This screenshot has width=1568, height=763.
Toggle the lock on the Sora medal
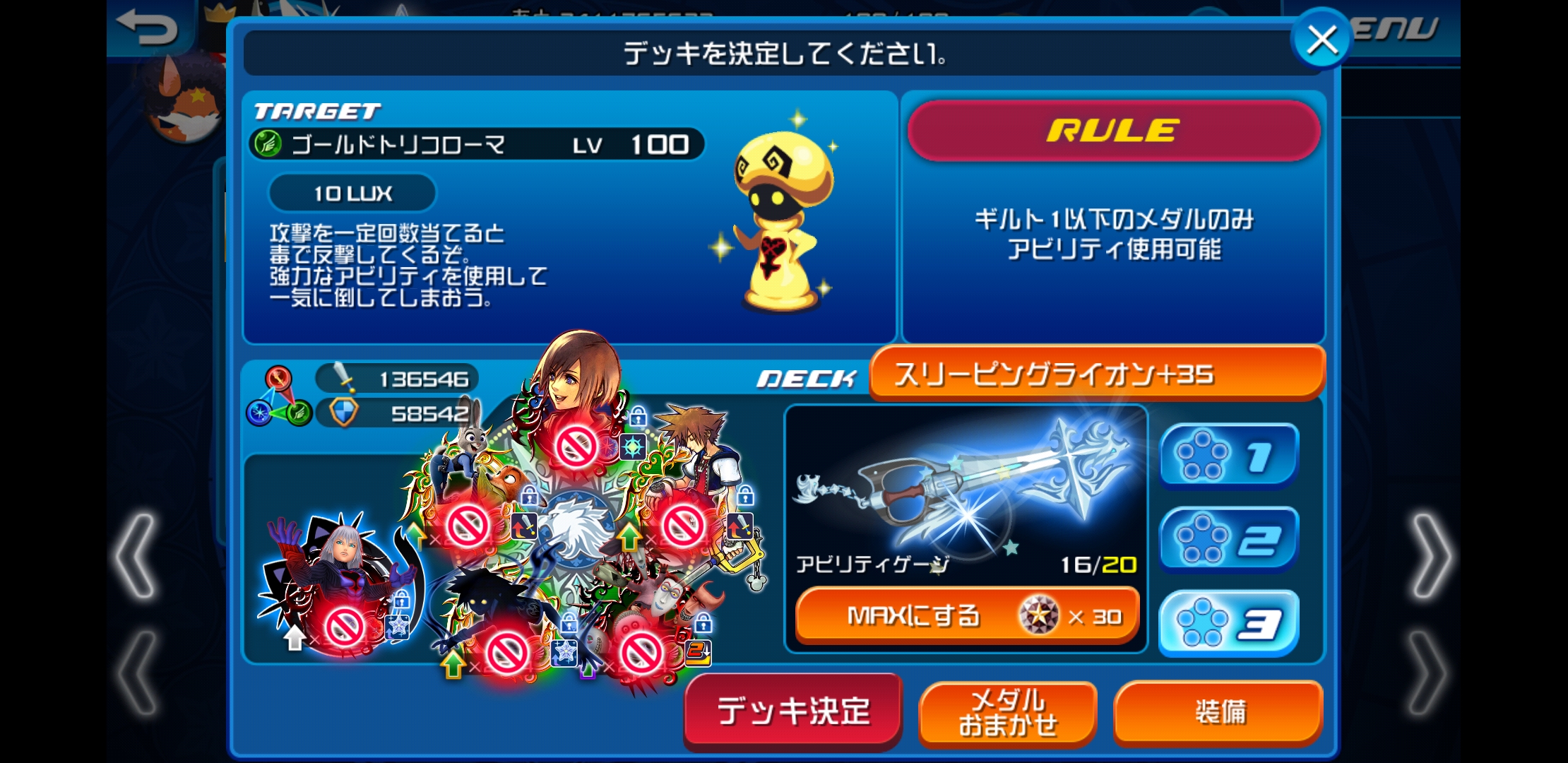(744, 497)
